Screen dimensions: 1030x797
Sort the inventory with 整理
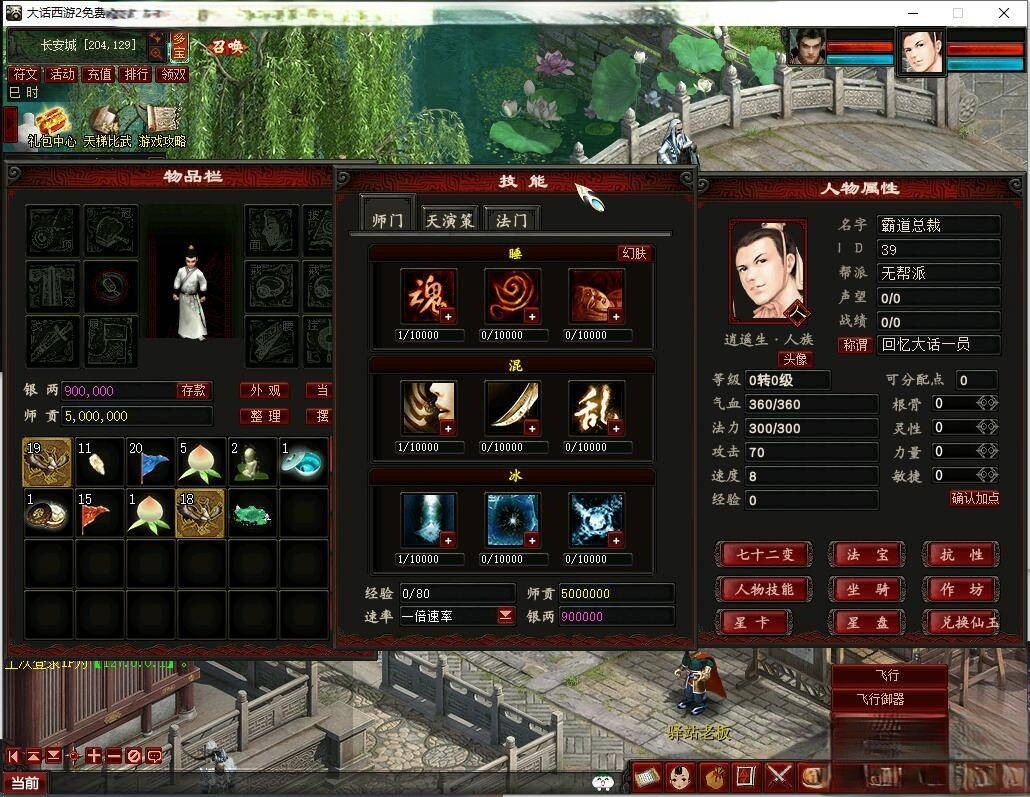[x=265, y=416]
